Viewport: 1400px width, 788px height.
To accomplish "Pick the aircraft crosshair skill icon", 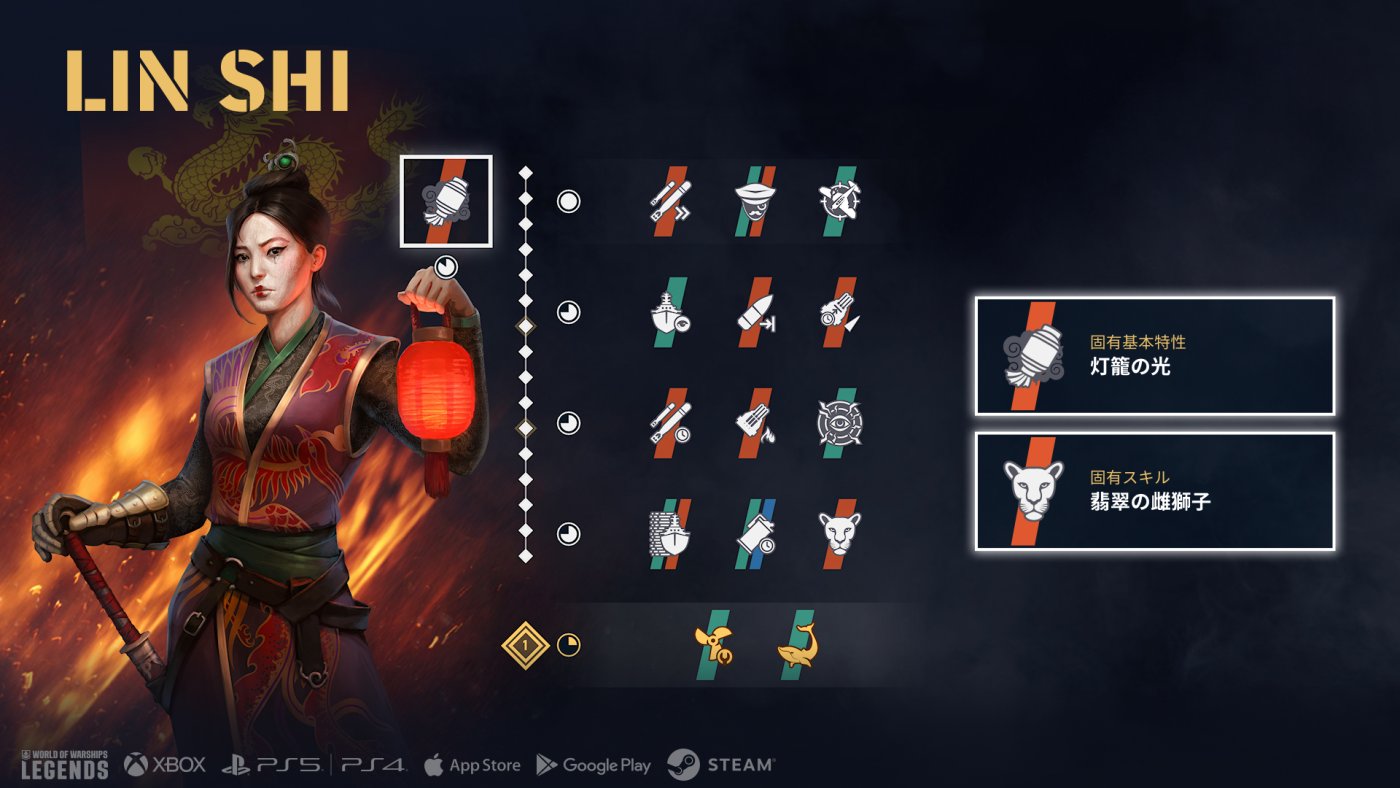I will tap(838, 201).
